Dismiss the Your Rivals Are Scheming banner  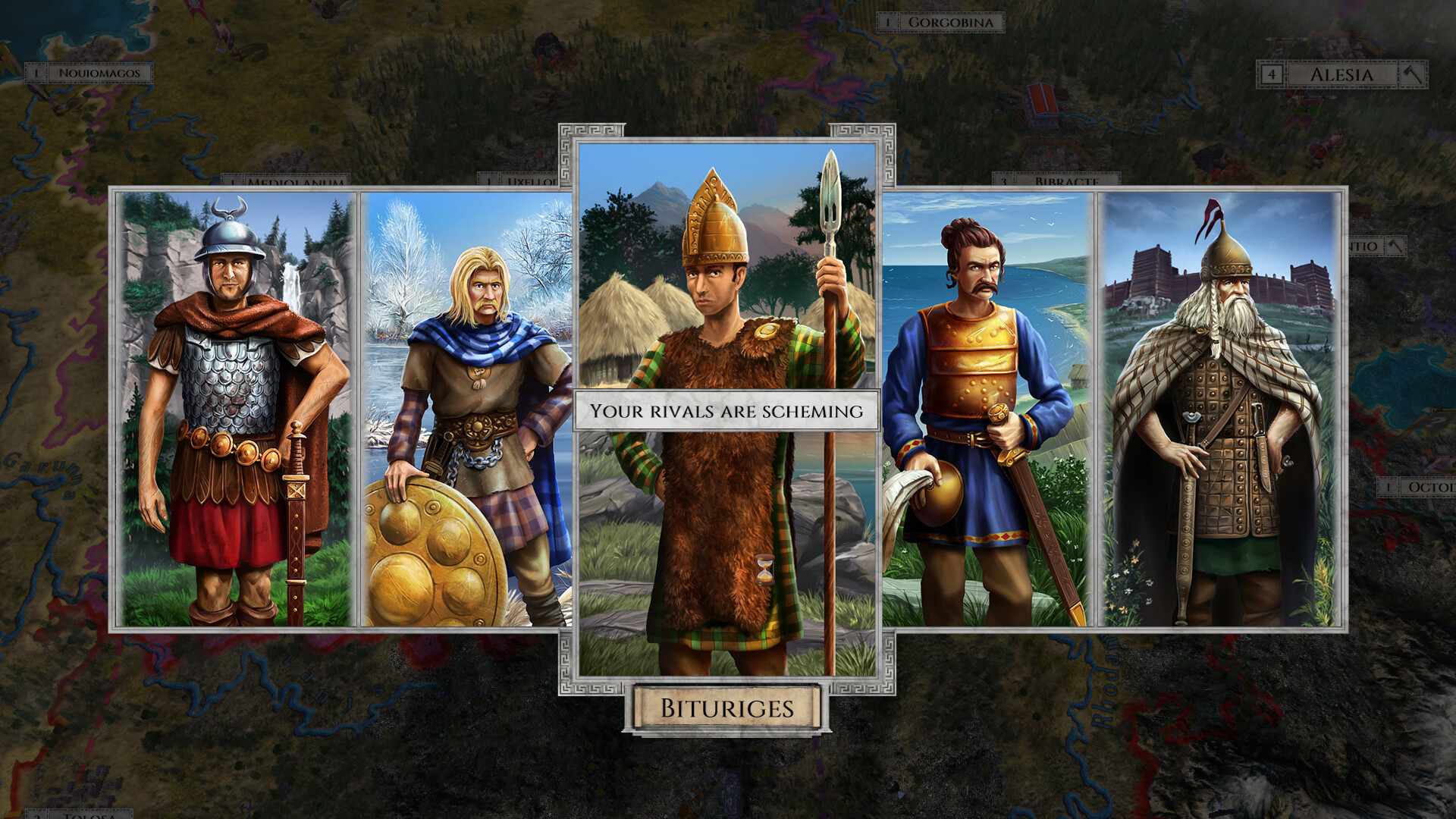(726, 411)
